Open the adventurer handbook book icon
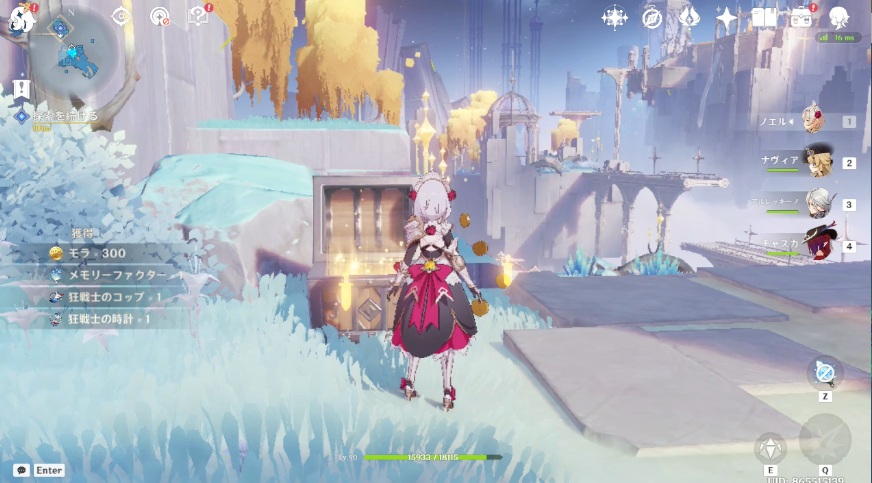The image size is (872, 483). [764, 17]
